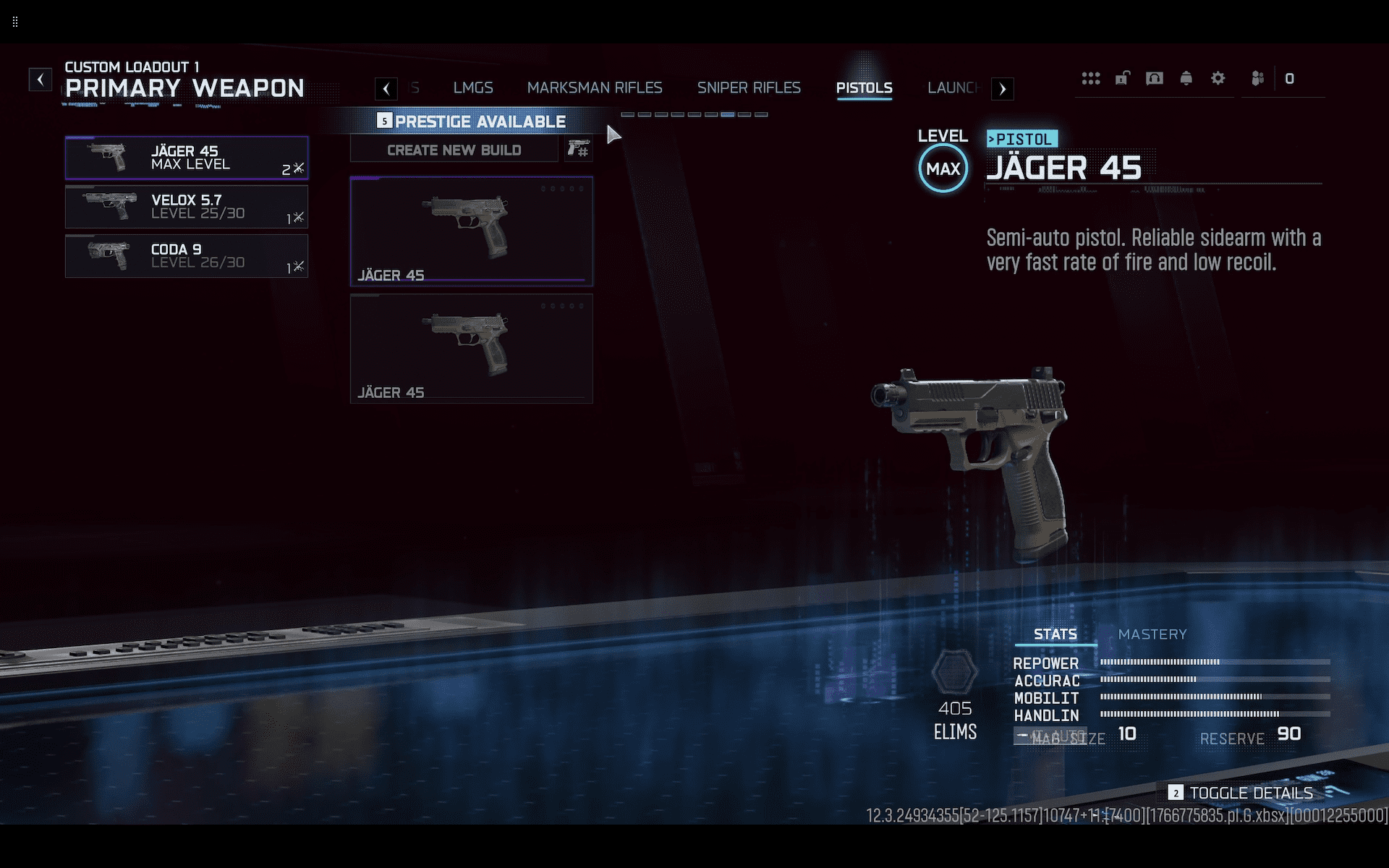
Task: Open notifications bell
Action: [x=1186, y=78]
